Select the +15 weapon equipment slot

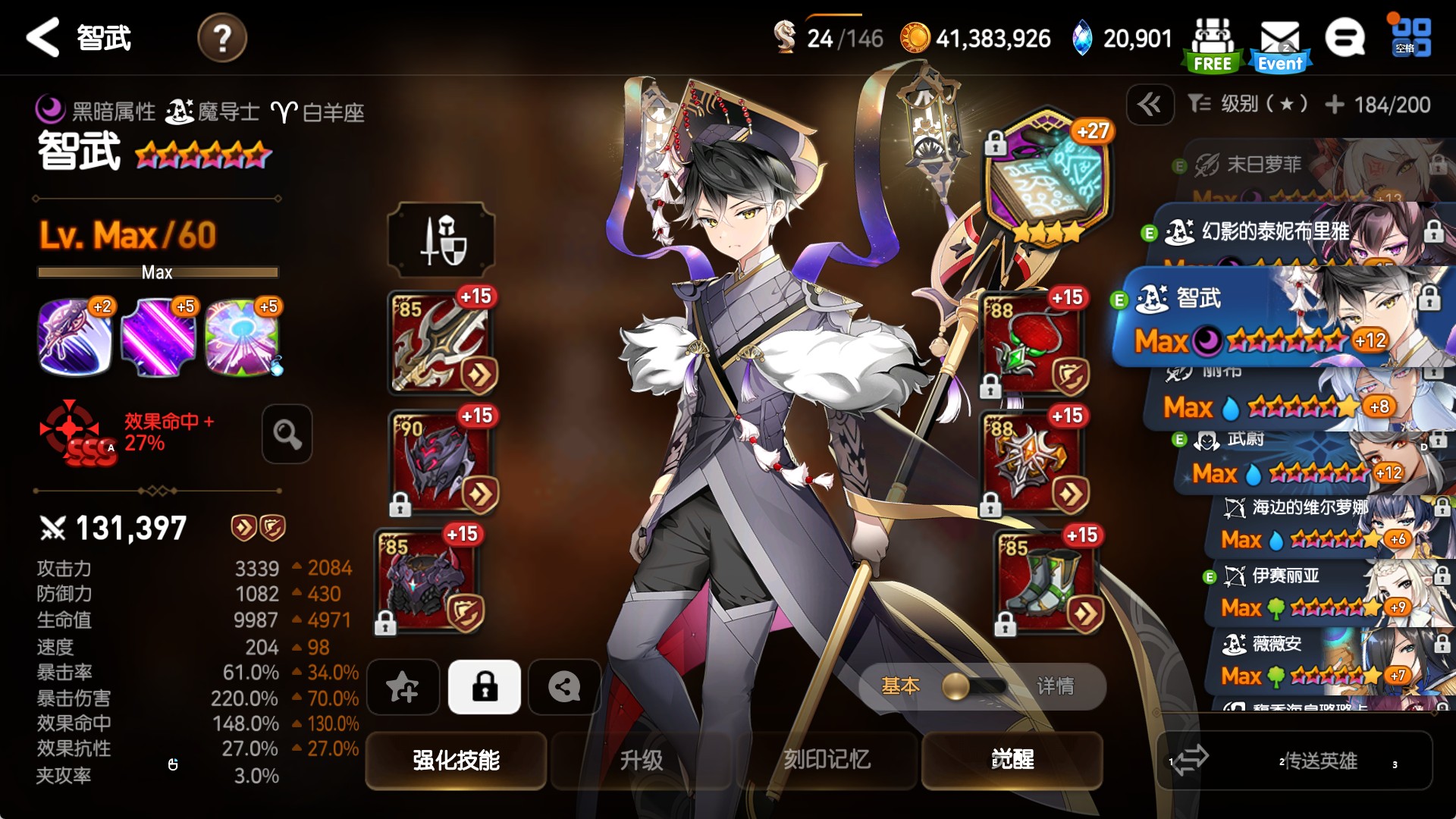pos(441,343)
